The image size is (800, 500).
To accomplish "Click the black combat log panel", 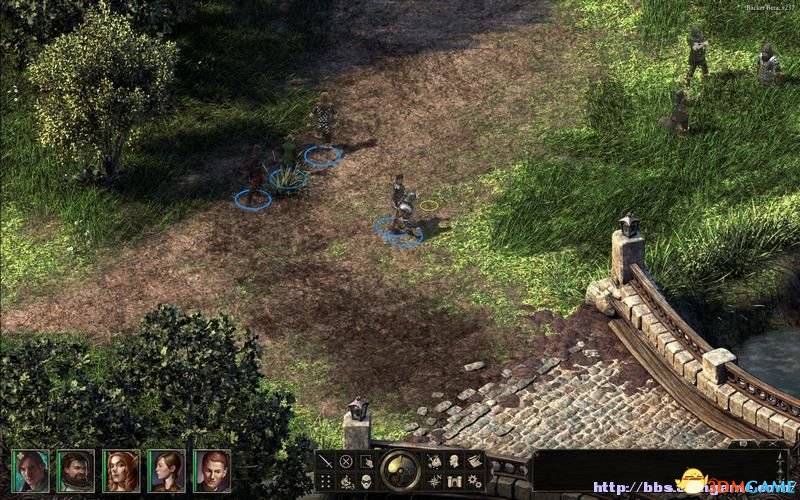I will [650, 470].
